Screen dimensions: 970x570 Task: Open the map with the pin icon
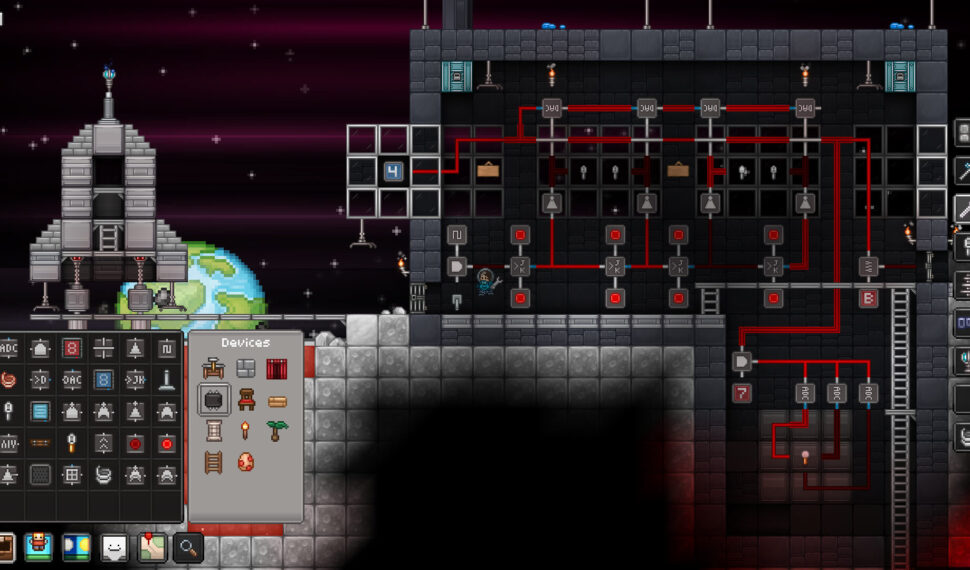[152, 547]
